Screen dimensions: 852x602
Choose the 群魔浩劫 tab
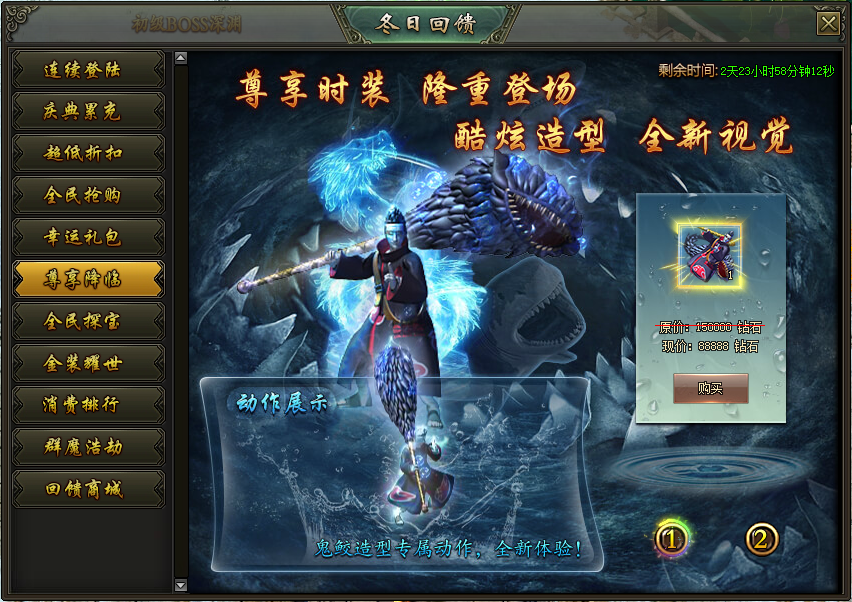(88, 447)
